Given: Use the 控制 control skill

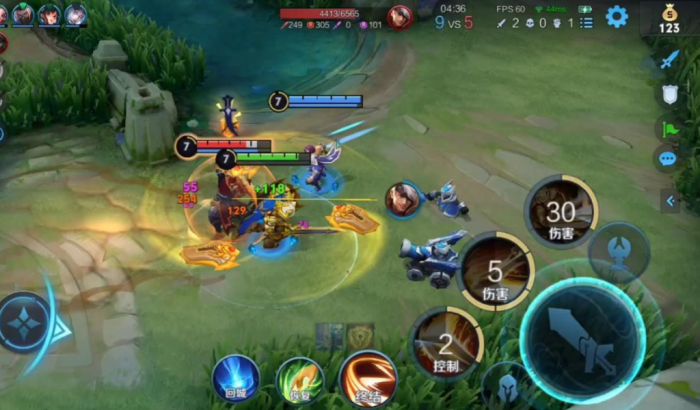Looking at the screenshot, I should coord(446,343).
